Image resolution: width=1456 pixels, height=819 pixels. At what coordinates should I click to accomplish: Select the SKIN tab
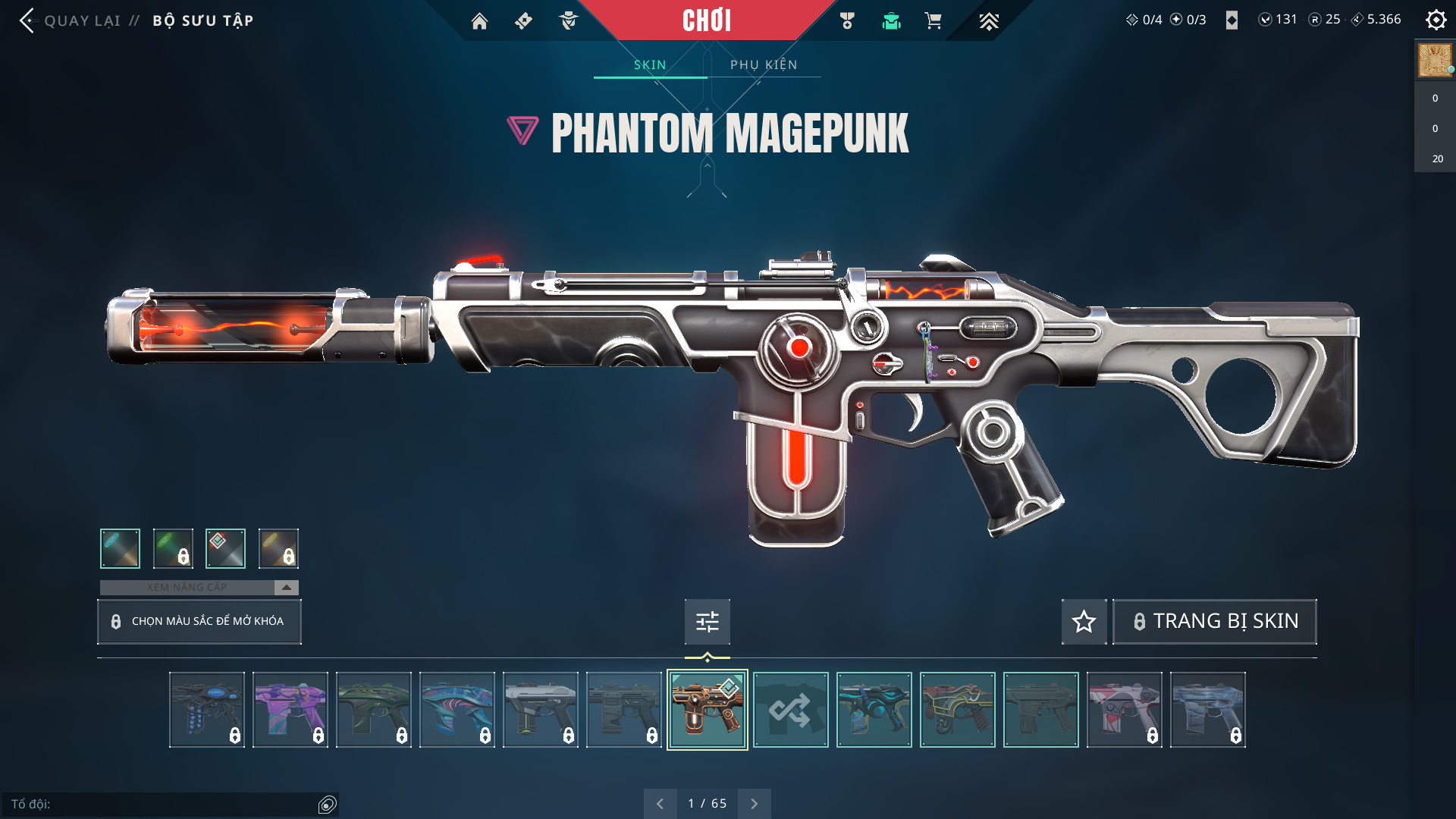(650, 64)
